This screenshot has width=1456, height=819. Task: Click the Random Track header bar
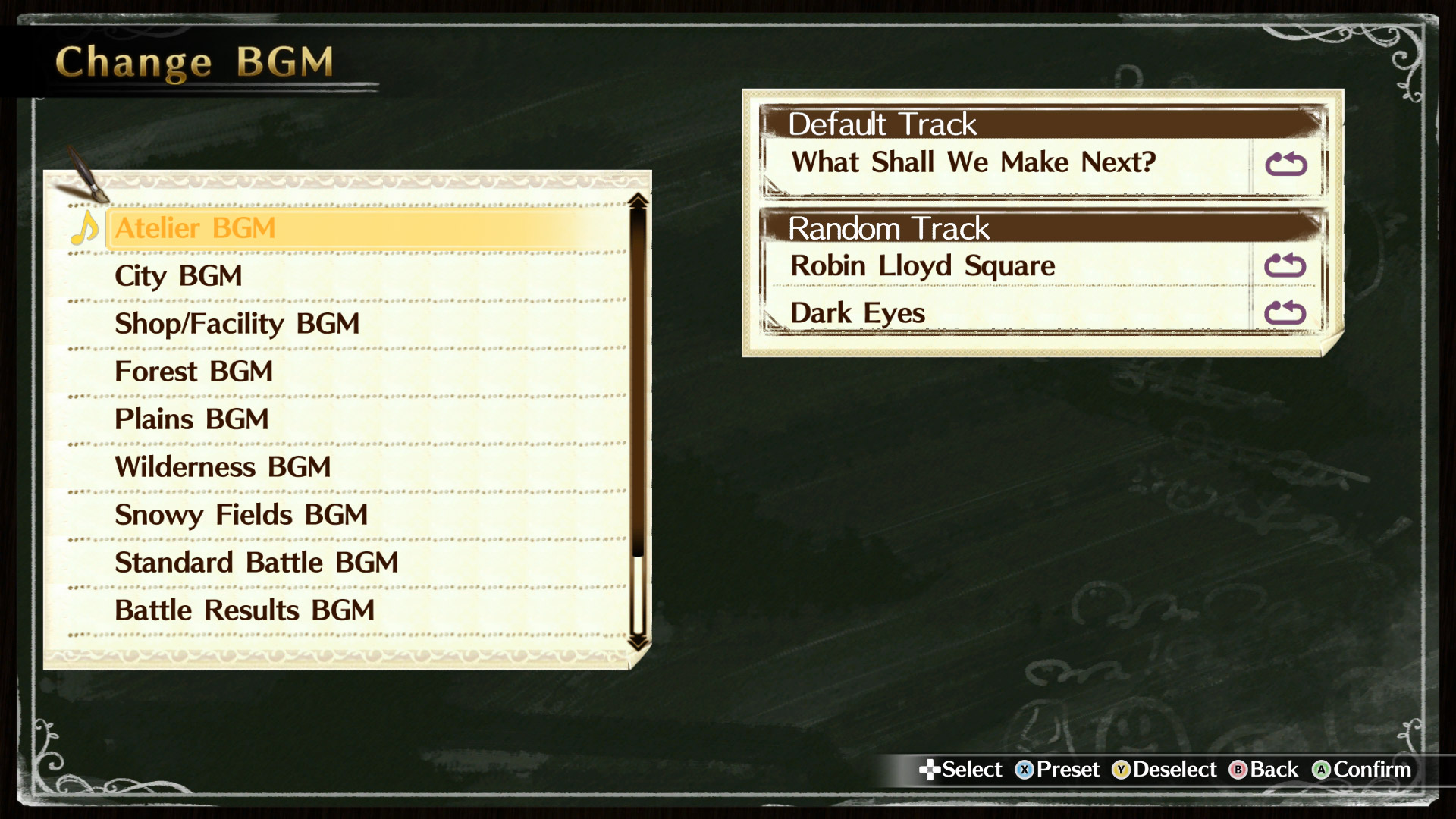[x=889, y=227]
